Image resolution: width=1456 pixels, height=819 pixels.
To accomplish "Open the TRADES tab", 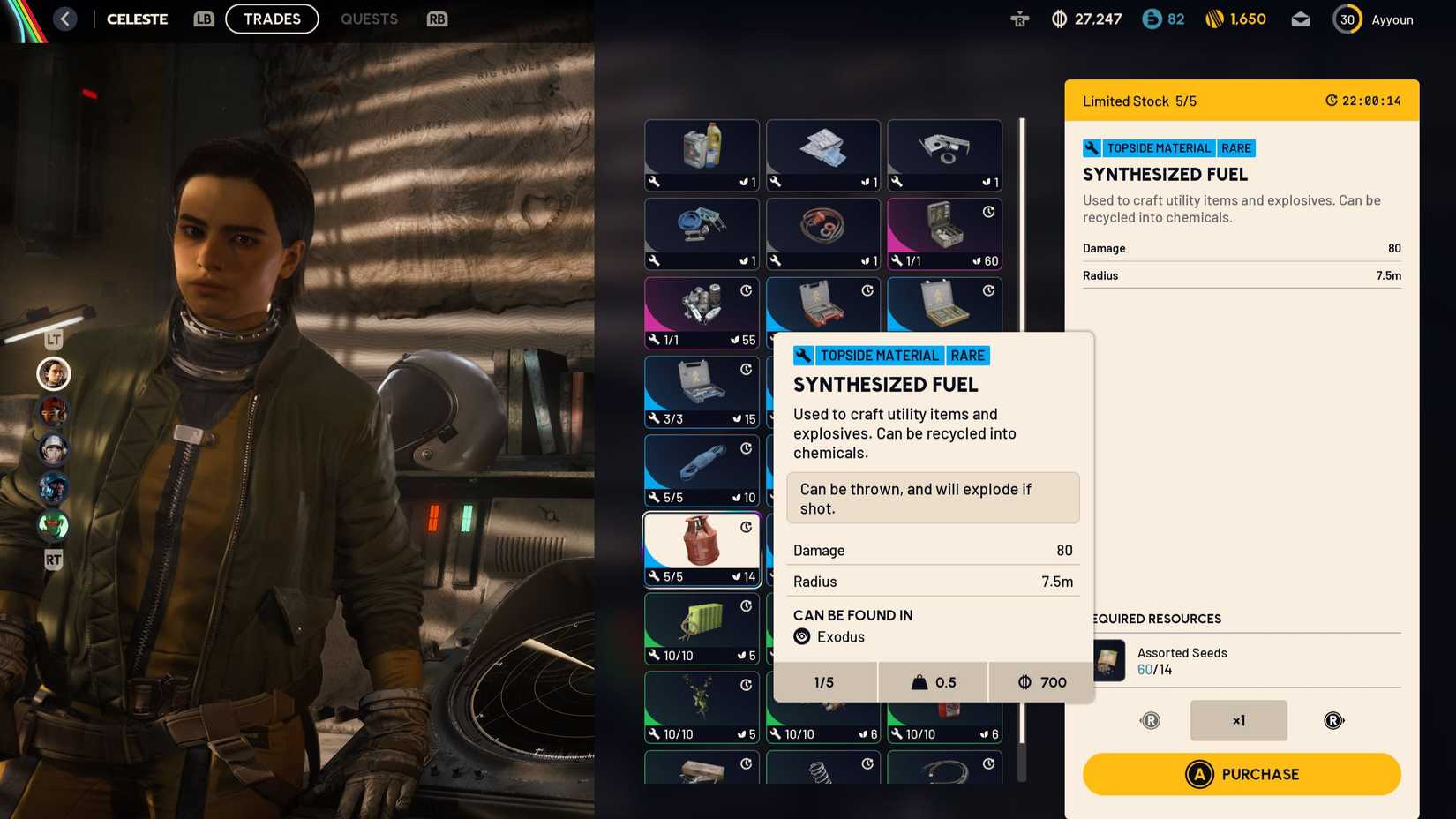I will point(272,19).
